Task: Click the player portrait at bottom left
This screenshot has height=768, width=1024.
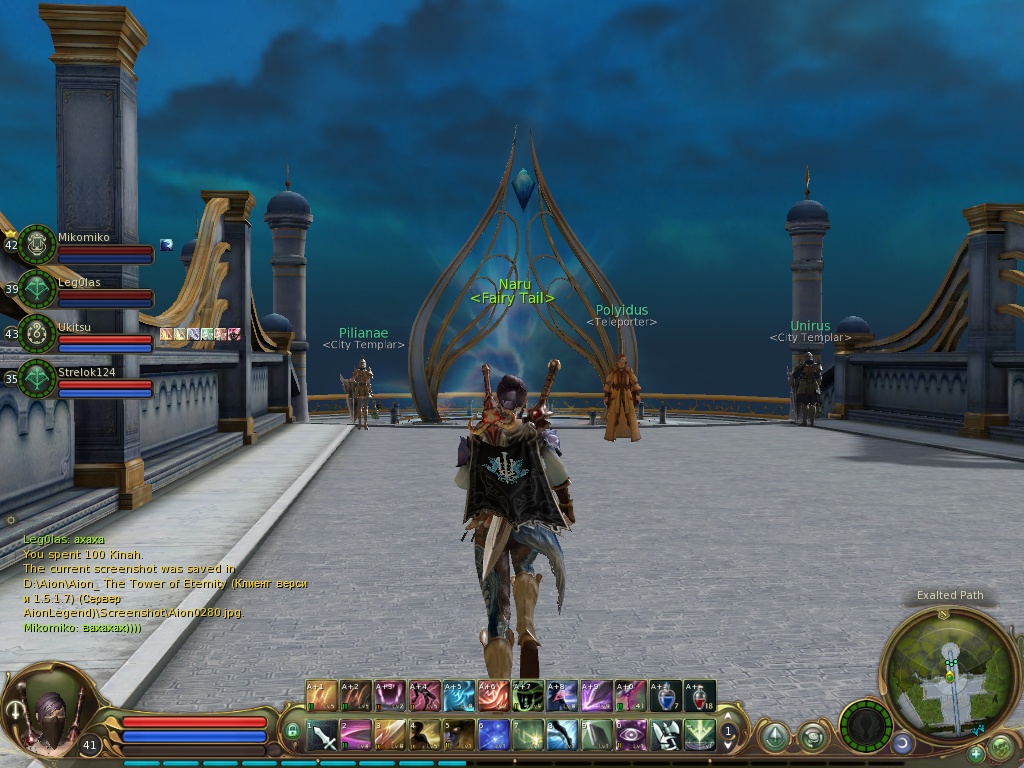Action: click(x=52, y=709)
